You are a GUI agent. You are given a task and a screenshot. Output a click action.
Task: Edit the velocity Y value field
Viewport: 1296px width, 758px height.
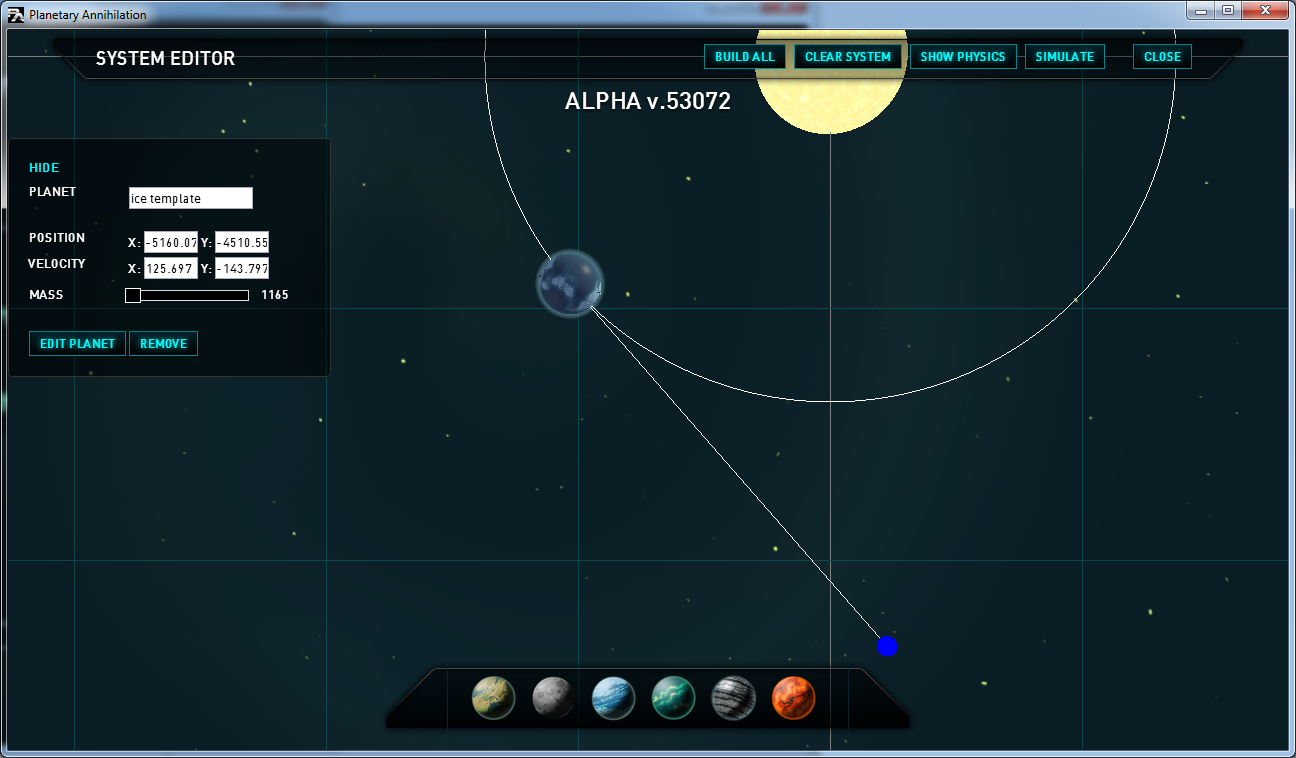pyautogui.click(x=242, y=268)
